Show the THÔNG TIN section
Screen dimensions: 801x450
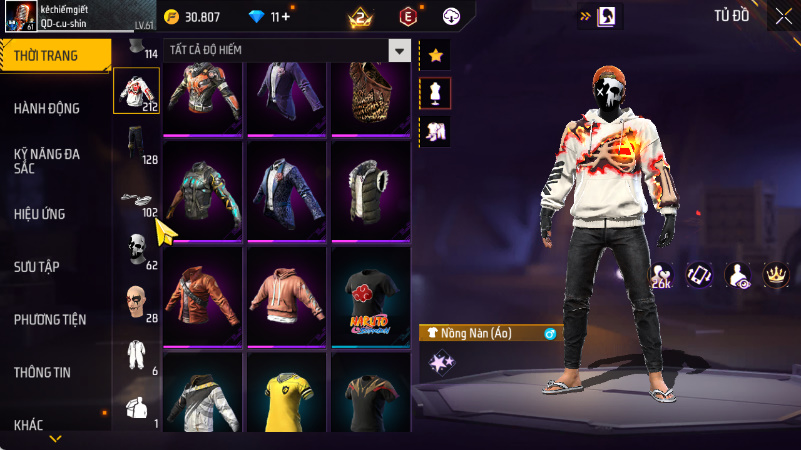coord(42,373)
